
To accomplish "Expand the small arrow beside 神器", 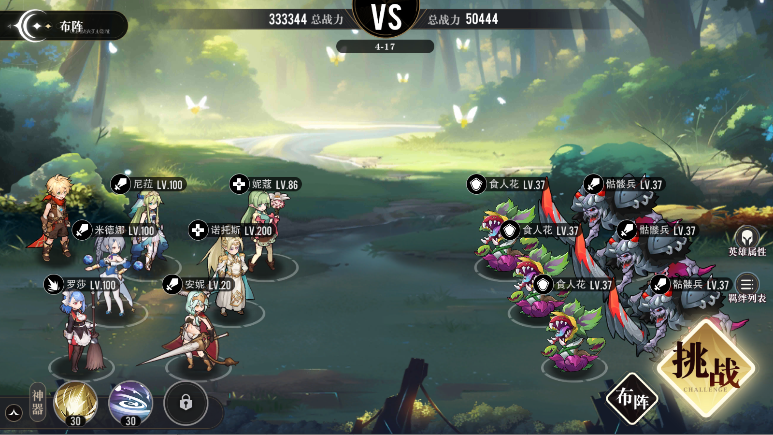I will pyautogui.click(x=13, y=410).
